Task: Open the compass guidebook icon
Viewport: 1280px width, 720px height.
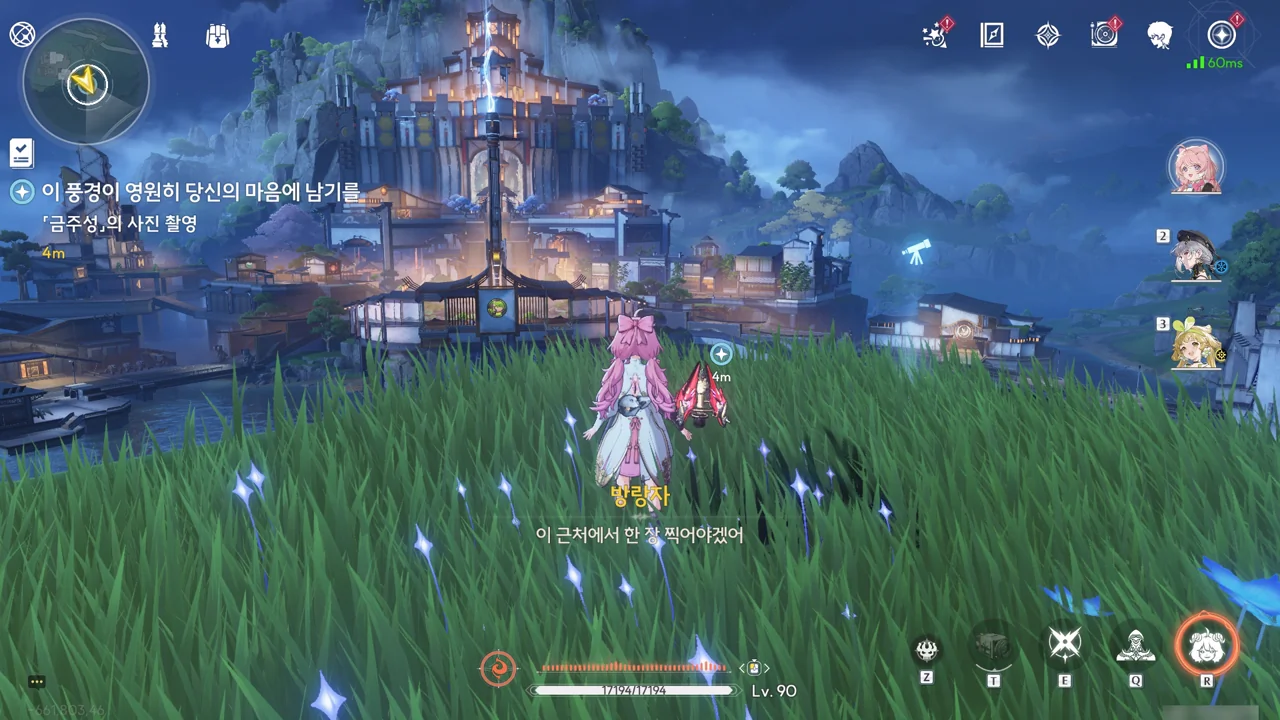Action: click(991, 36)
